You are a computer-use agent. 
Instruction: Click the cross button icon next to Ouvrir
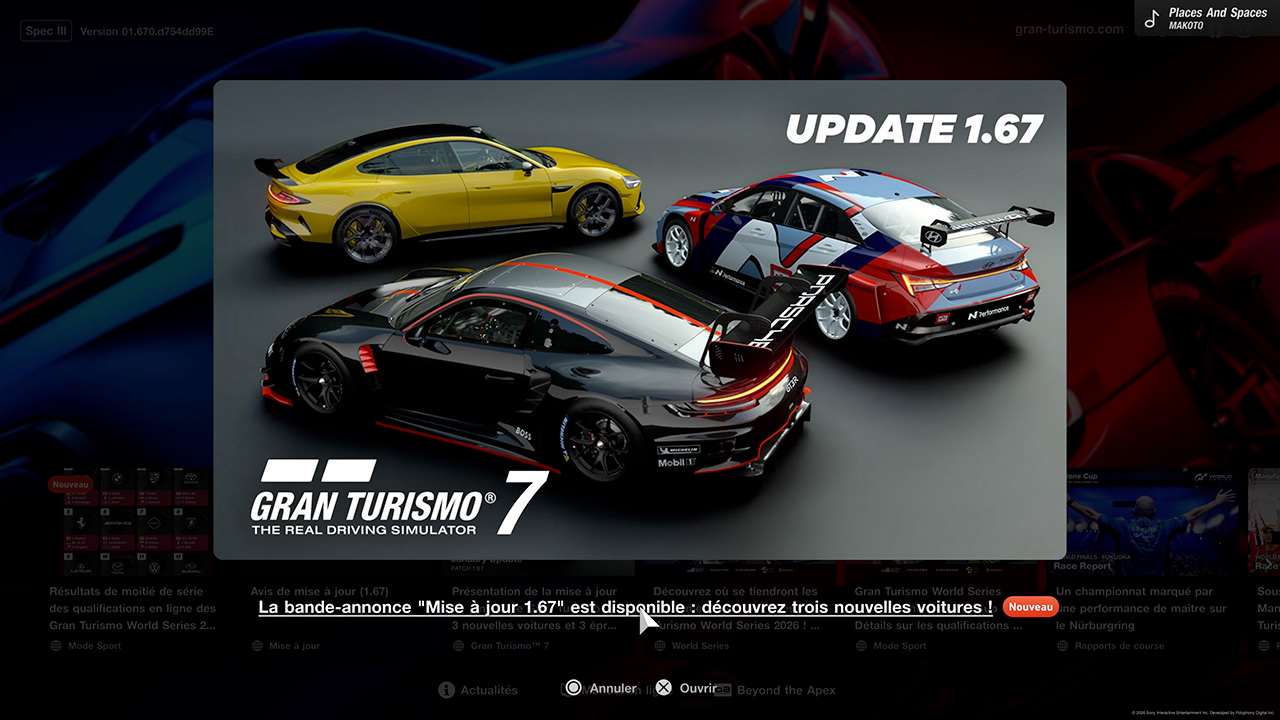(x=663, y=687)
